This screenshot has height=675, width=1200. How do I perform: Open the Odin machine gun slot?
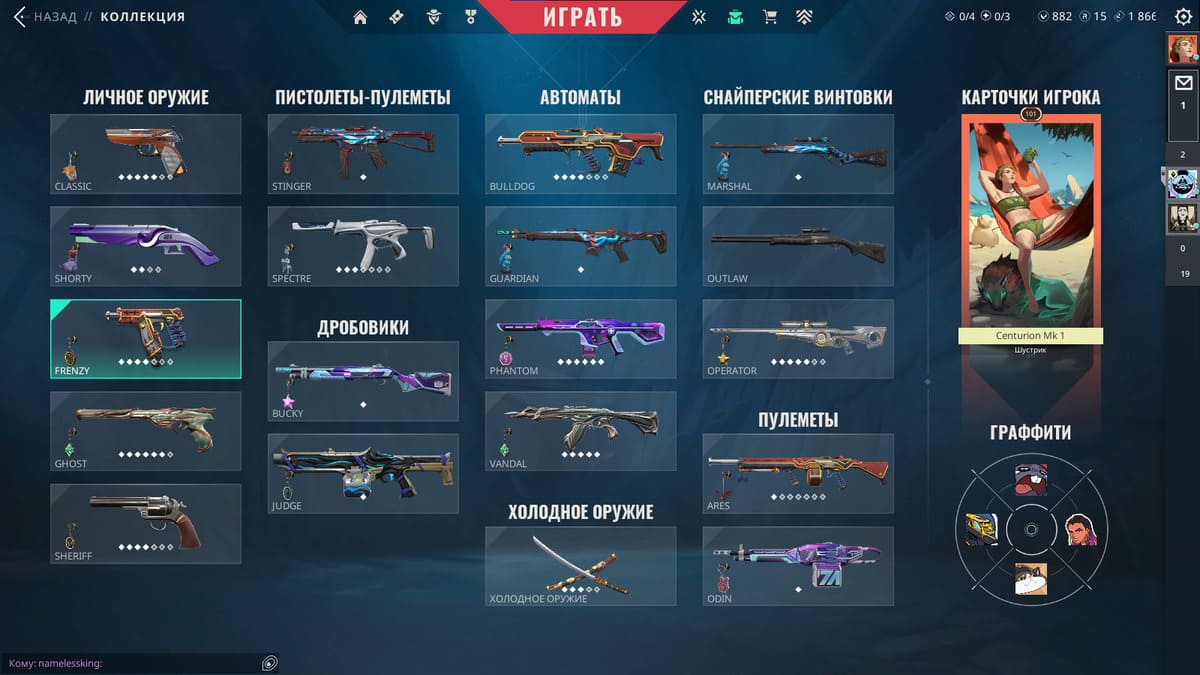point(798,566)
